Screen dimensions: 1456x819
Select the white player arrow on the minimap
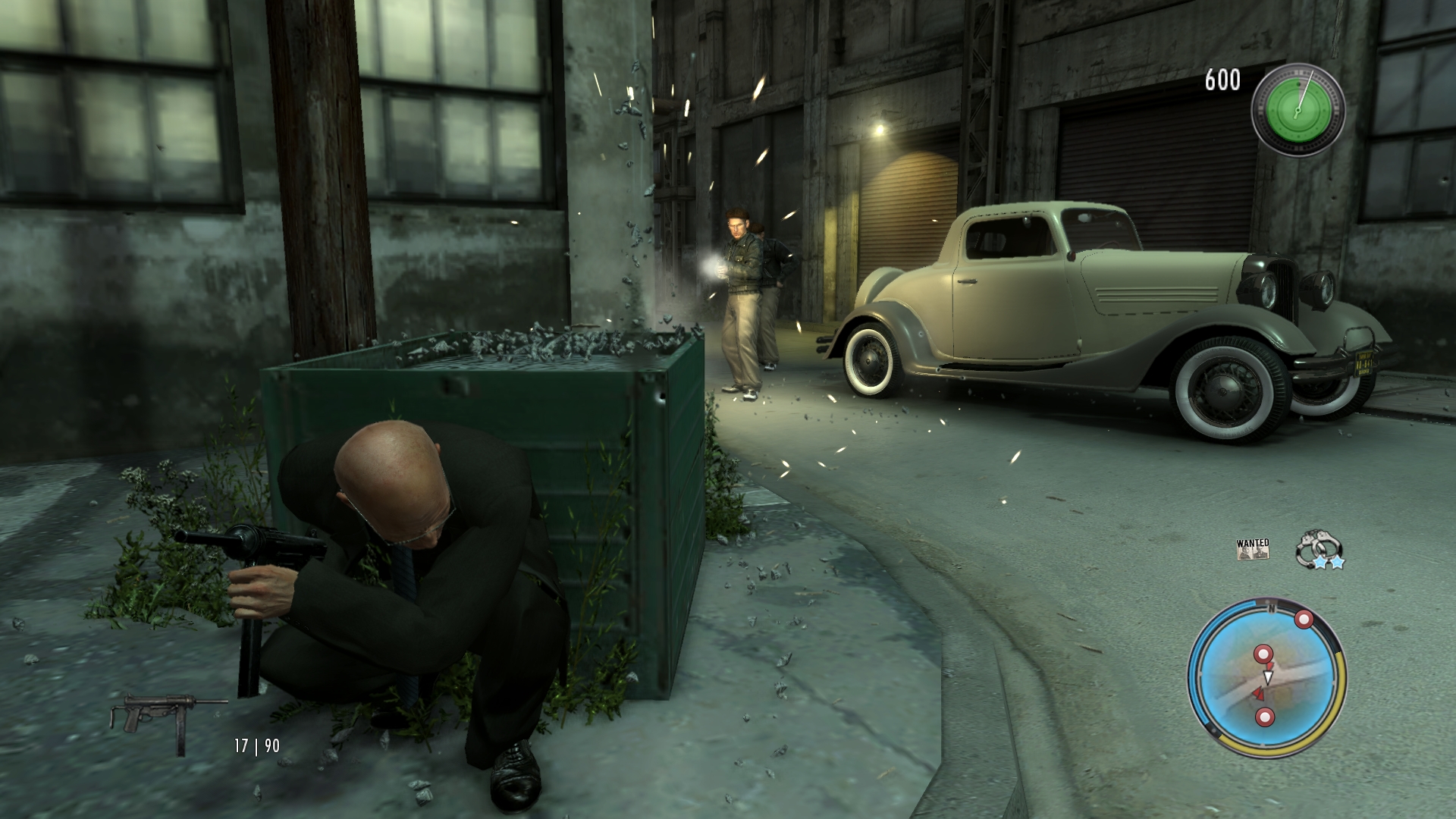(x=1268, y=676)
